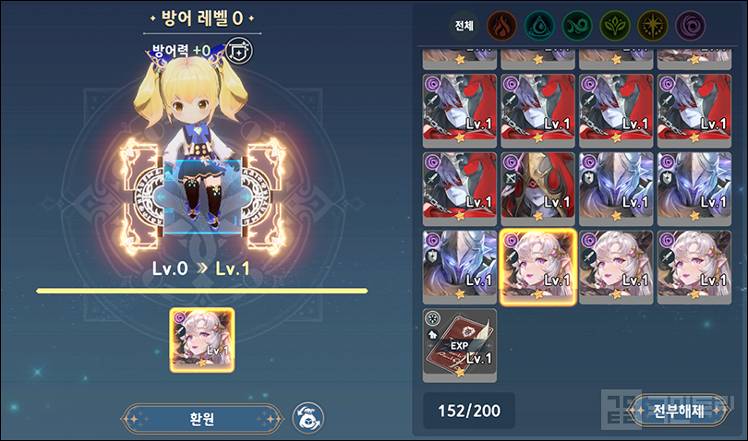Remove the material card below the level bar

[202, 341]
